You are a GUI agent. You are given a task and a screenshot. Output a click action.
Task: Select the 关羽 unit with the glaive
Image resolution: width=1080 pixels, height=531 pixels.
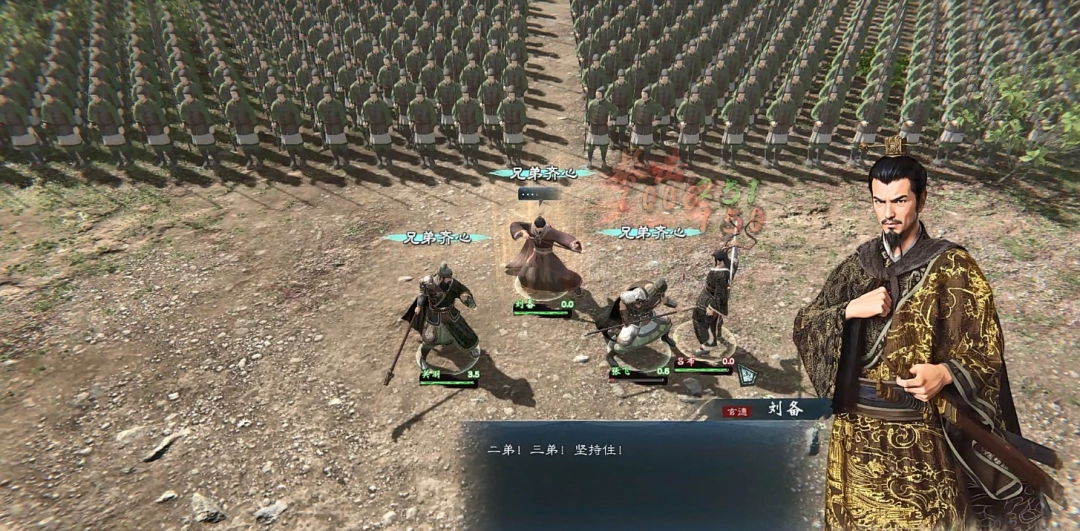[x=441, y=313]
